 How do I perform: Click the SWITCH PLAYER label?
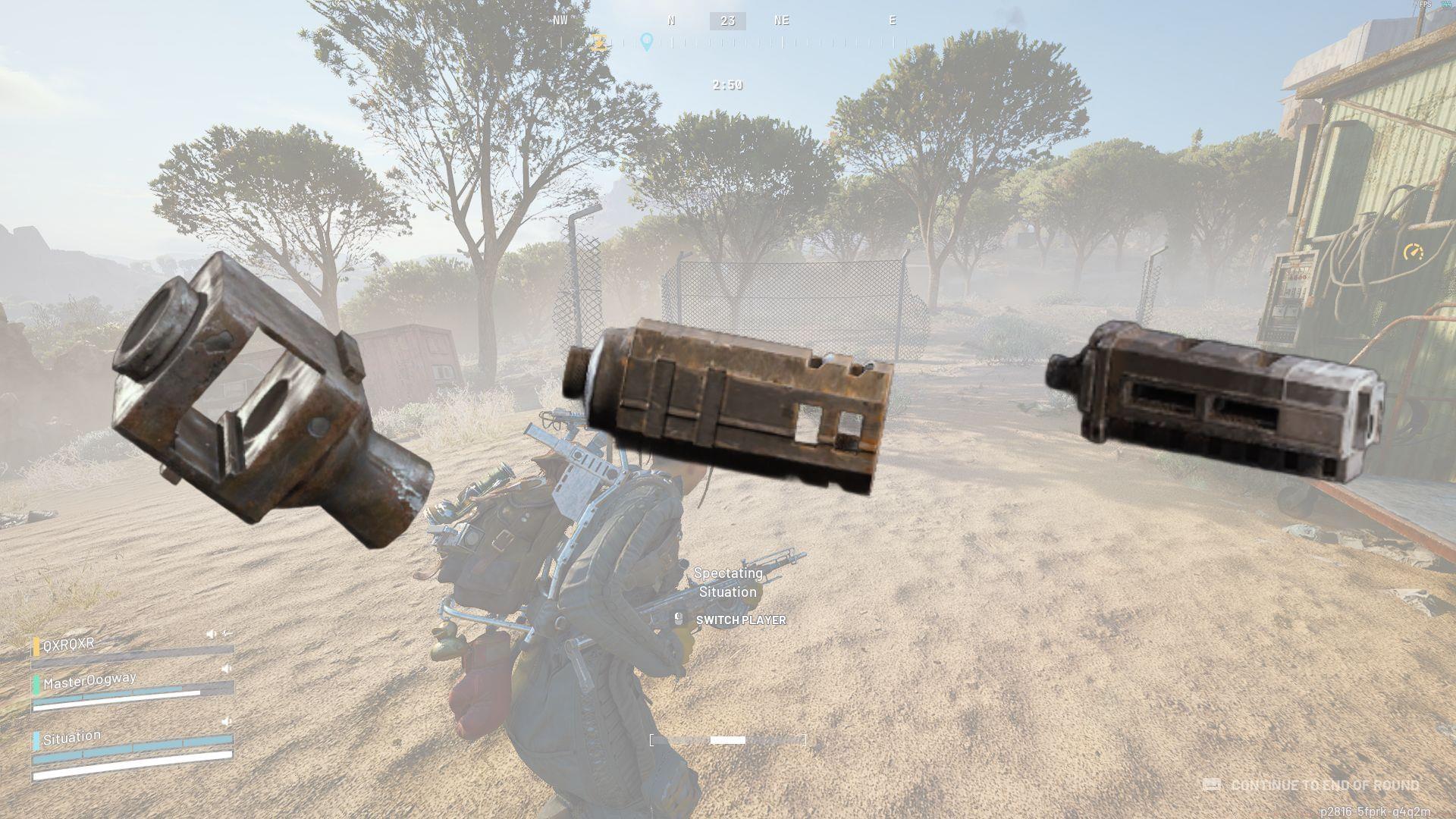coord(741,620)
